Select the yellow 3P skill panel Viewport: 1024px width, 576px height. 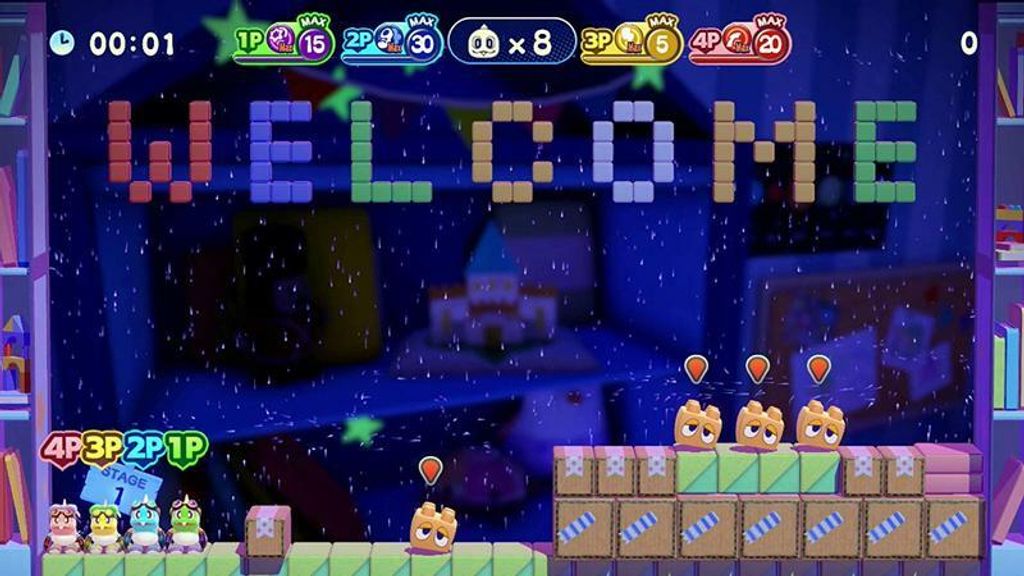(632, 43)
